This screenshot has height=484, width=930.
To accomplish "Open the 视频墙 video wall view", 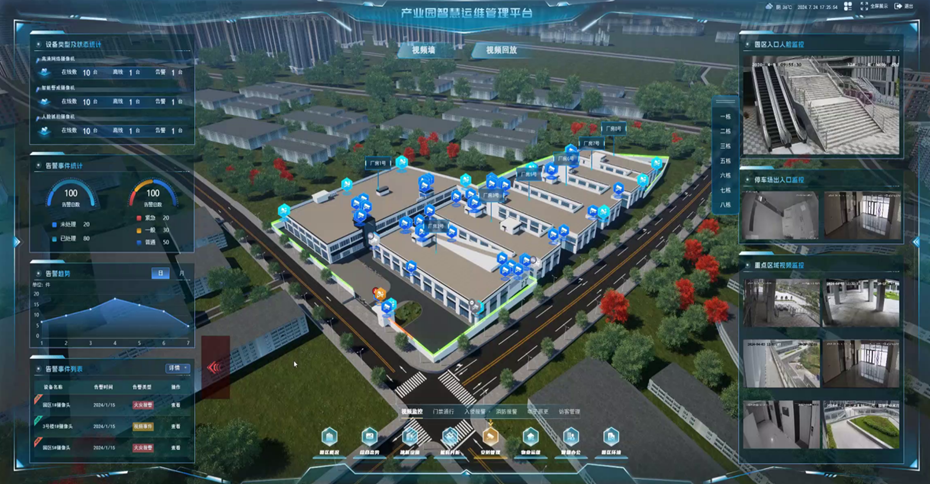I will (x=417, y=50).
